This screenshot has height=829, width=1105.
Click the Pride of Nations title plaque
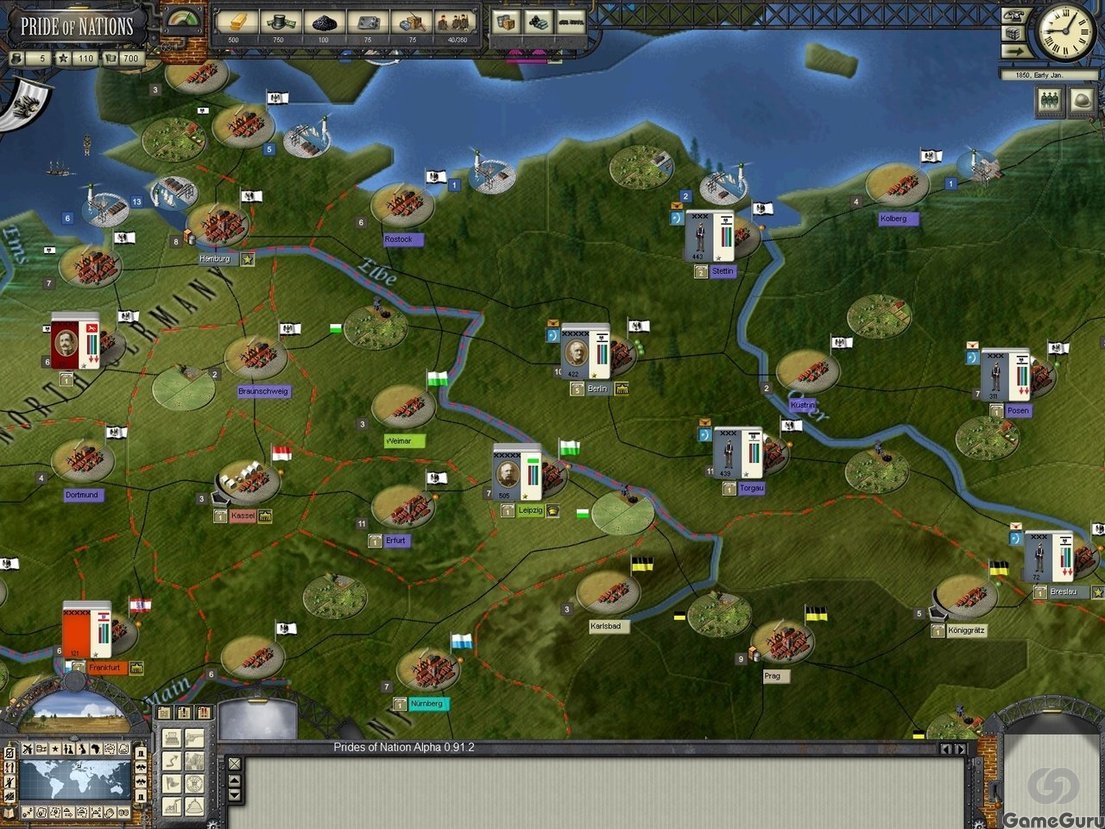click(x=77, y=25)
